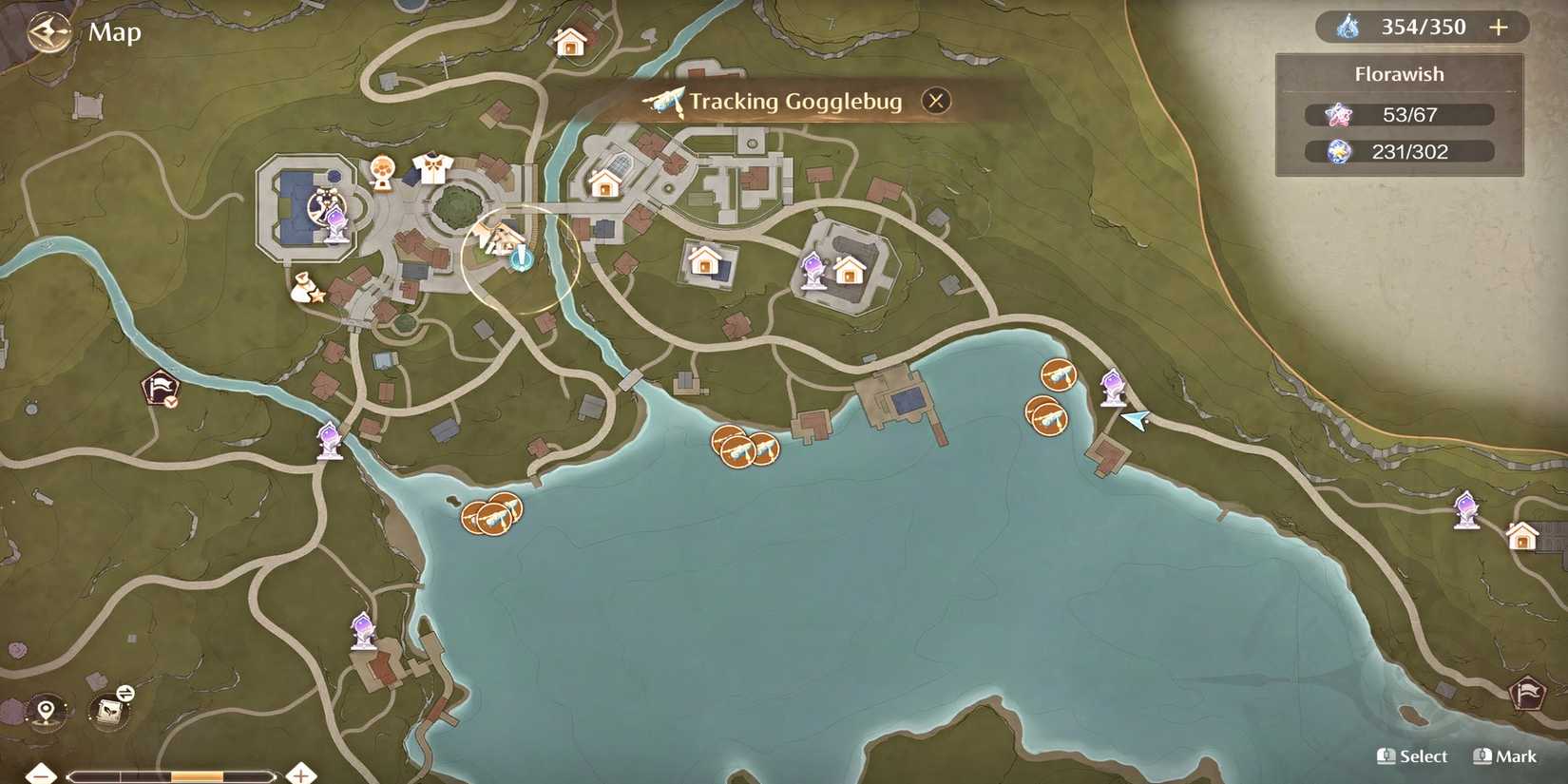Click the blue exclamation quest marker

coord(522,258)
